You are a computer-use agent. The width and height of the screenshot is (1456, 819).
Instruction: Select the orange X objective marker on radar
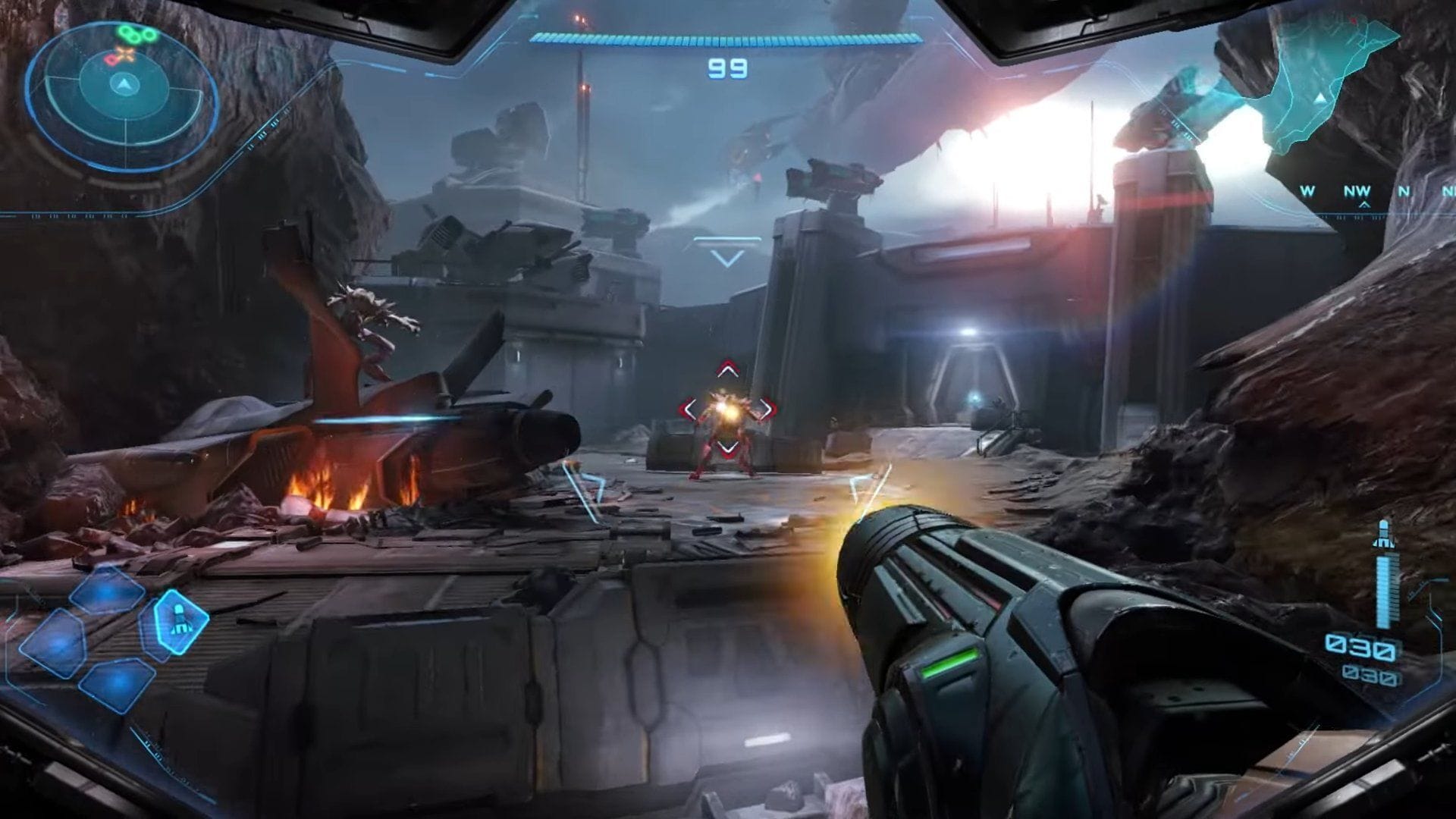125,54
